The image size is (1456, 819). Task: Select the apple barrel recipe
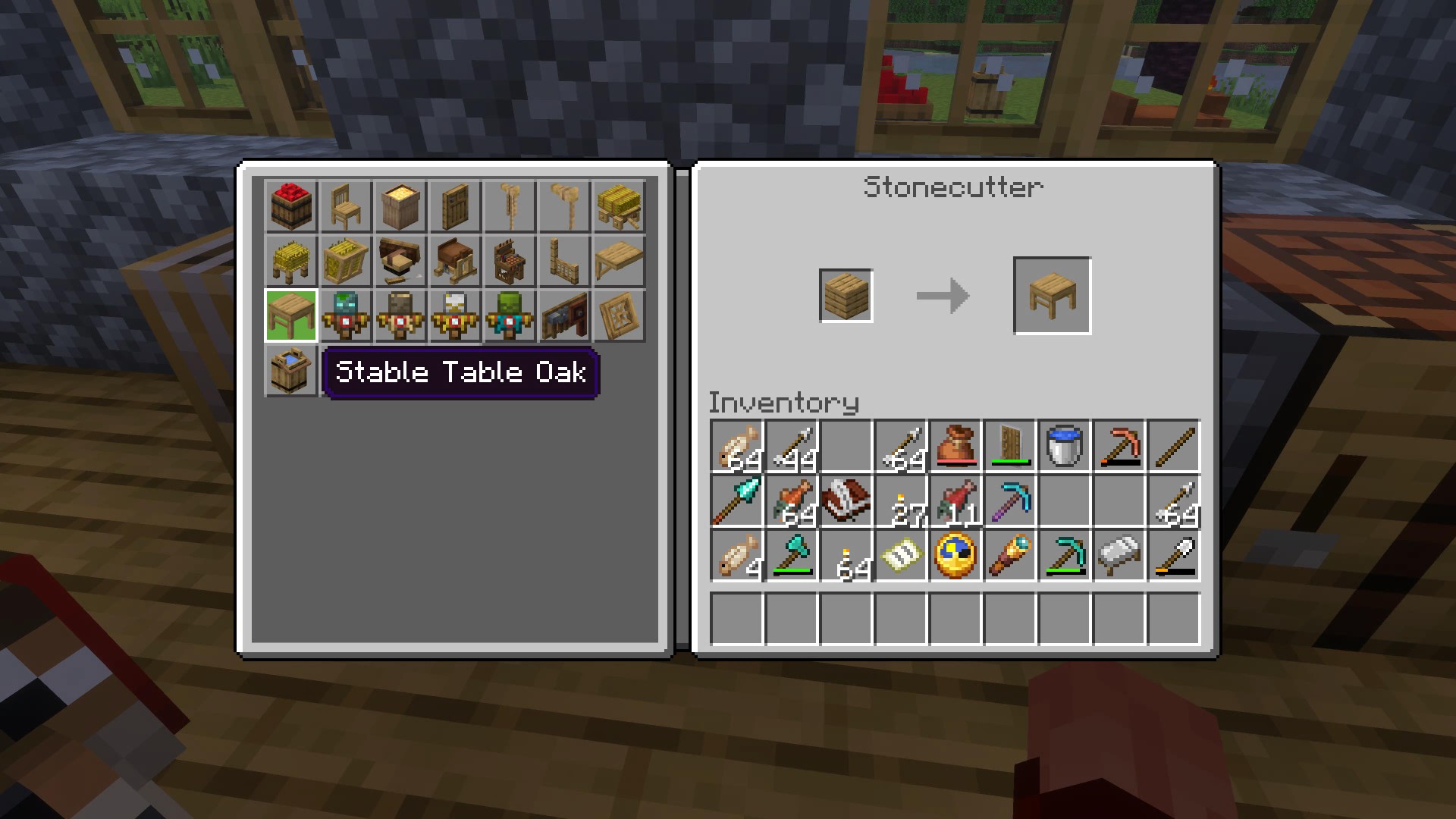pyautogui.click(x=291, y=206)
